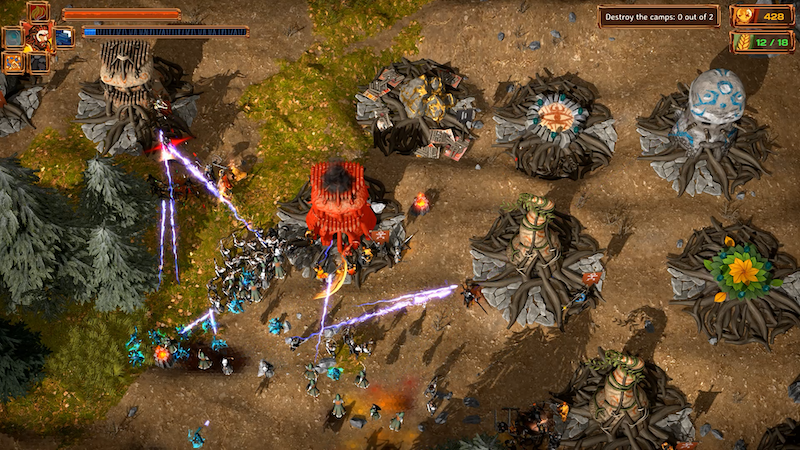Activate the fire flame ability icon
Screen dimensions: 800x450
coord(38,11)
